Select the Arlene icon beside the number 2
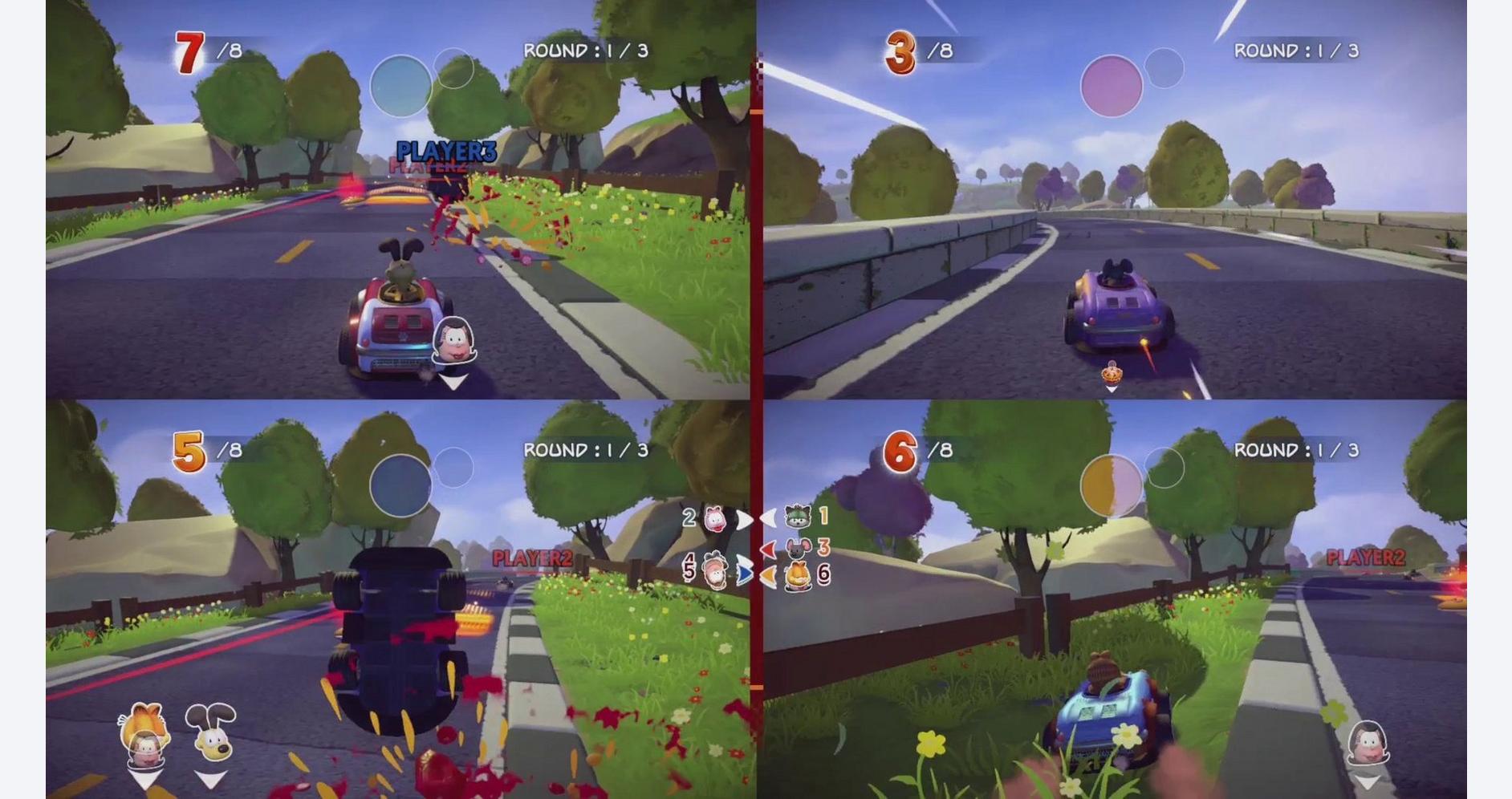This screenshot has height=799, width=1512. click(716, 518)
